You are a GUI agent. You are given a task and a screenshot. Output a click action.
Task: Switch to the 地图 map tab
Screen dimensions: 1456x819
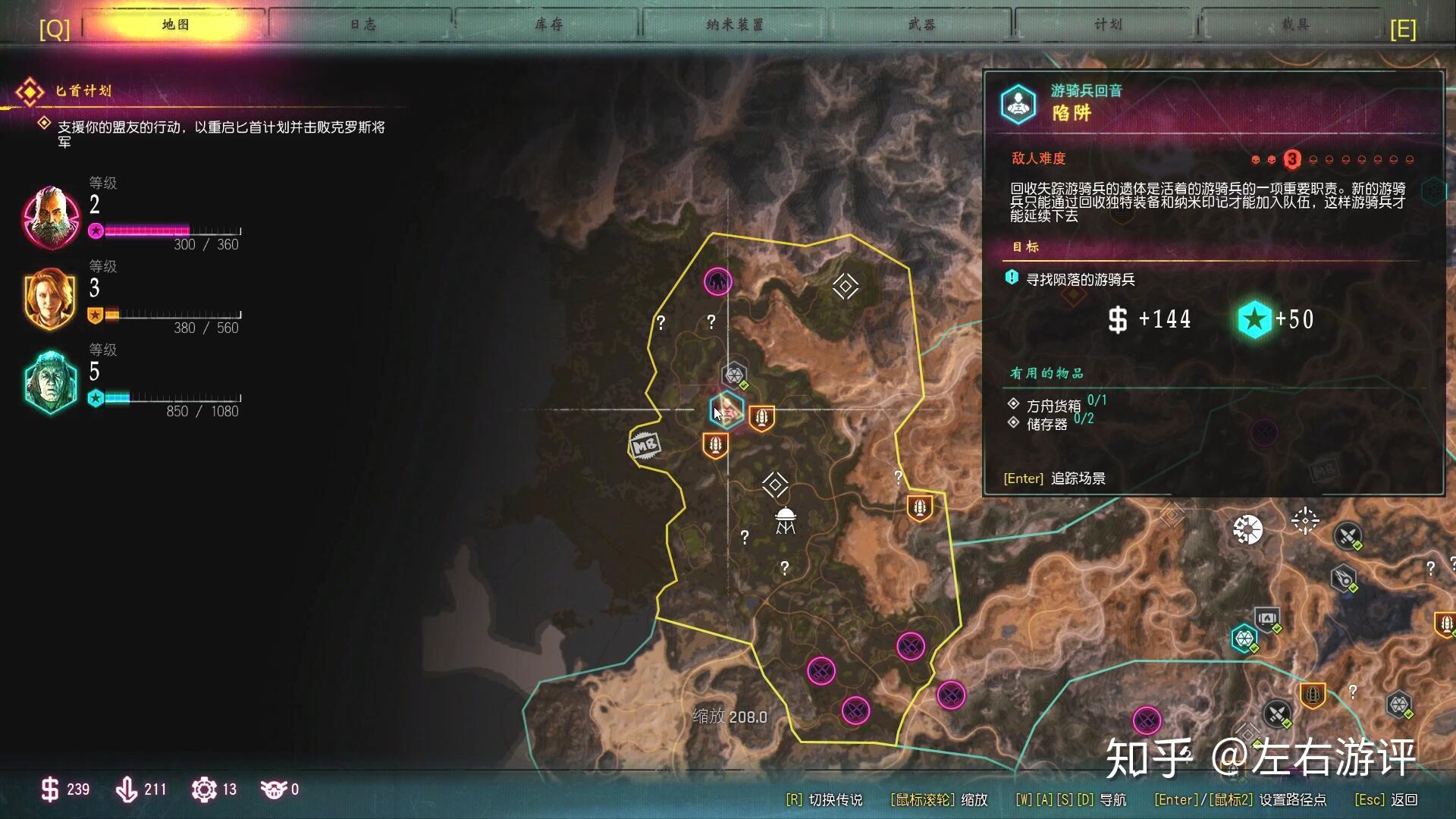coord(175,25)
